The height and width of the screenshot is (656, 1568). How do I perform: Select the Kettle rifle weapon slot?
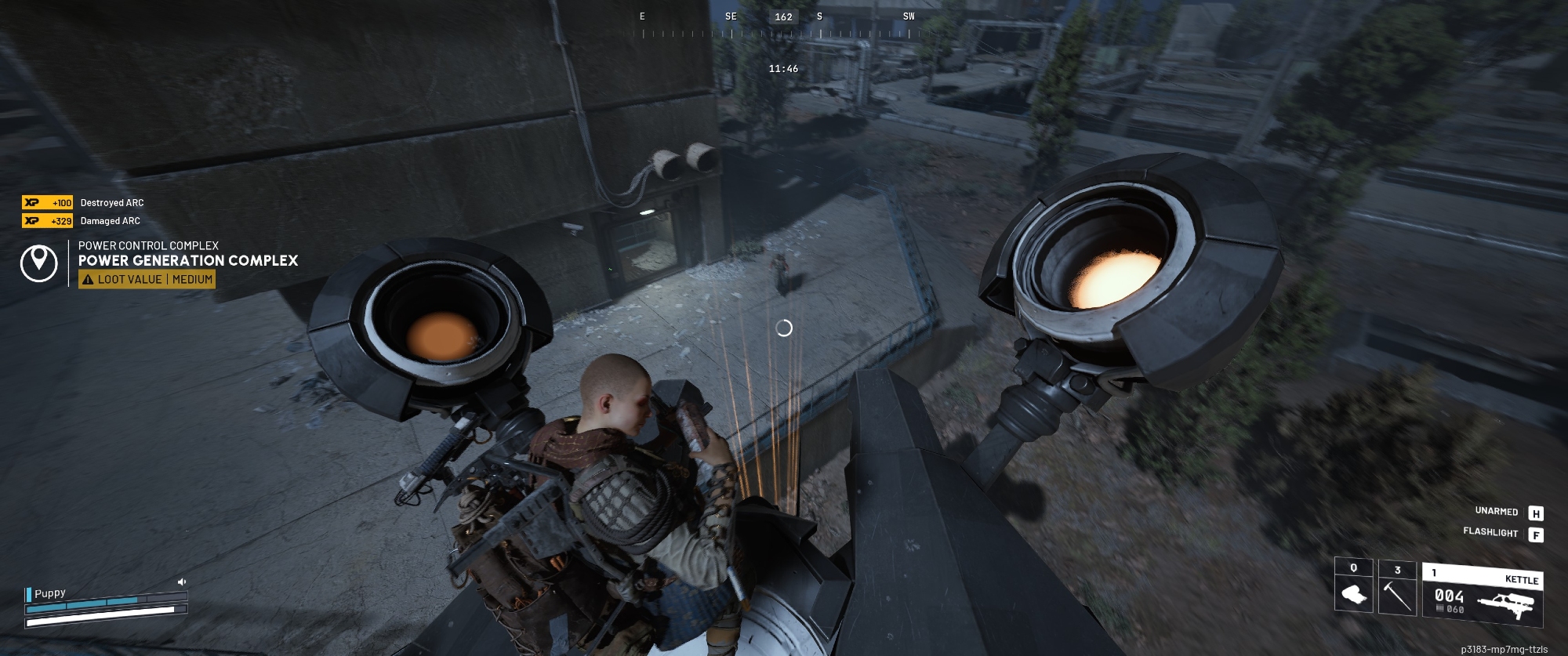[x=1482, y=596]
